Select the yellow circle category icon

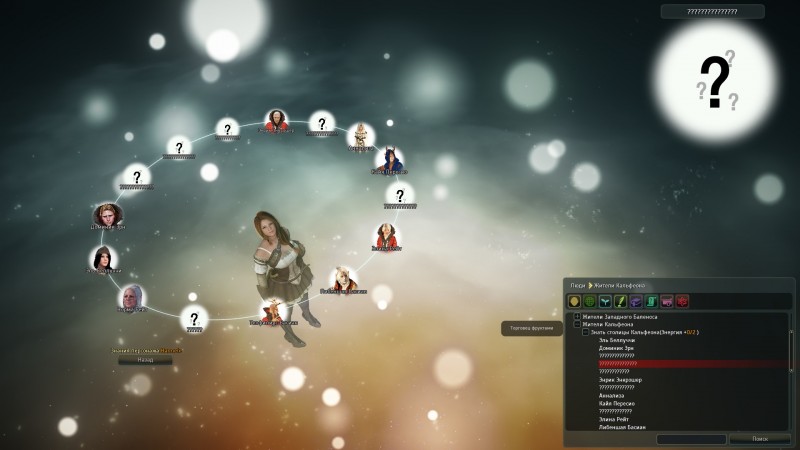(575, 301)
